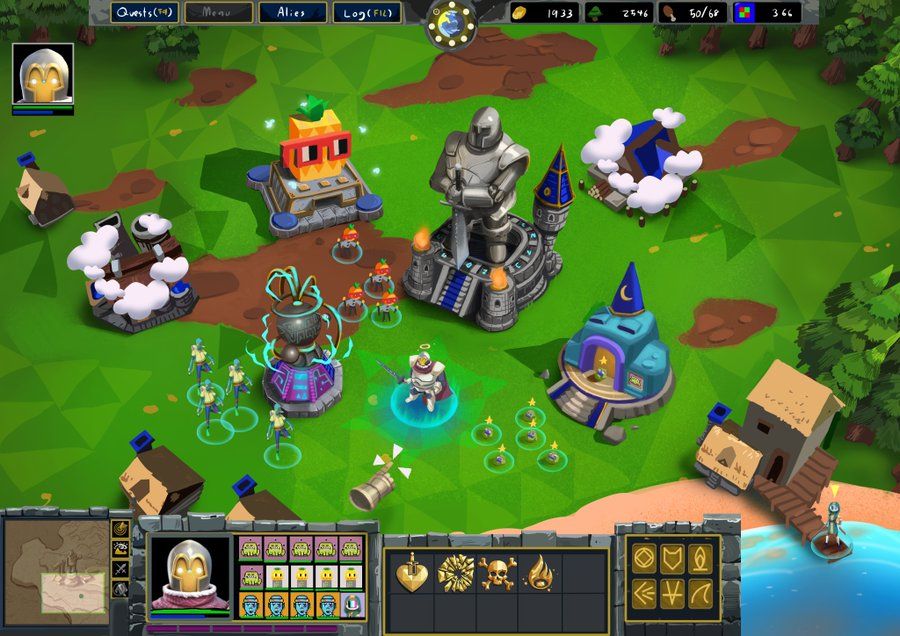Click the globe day-night clock

(x=450, y=22)
